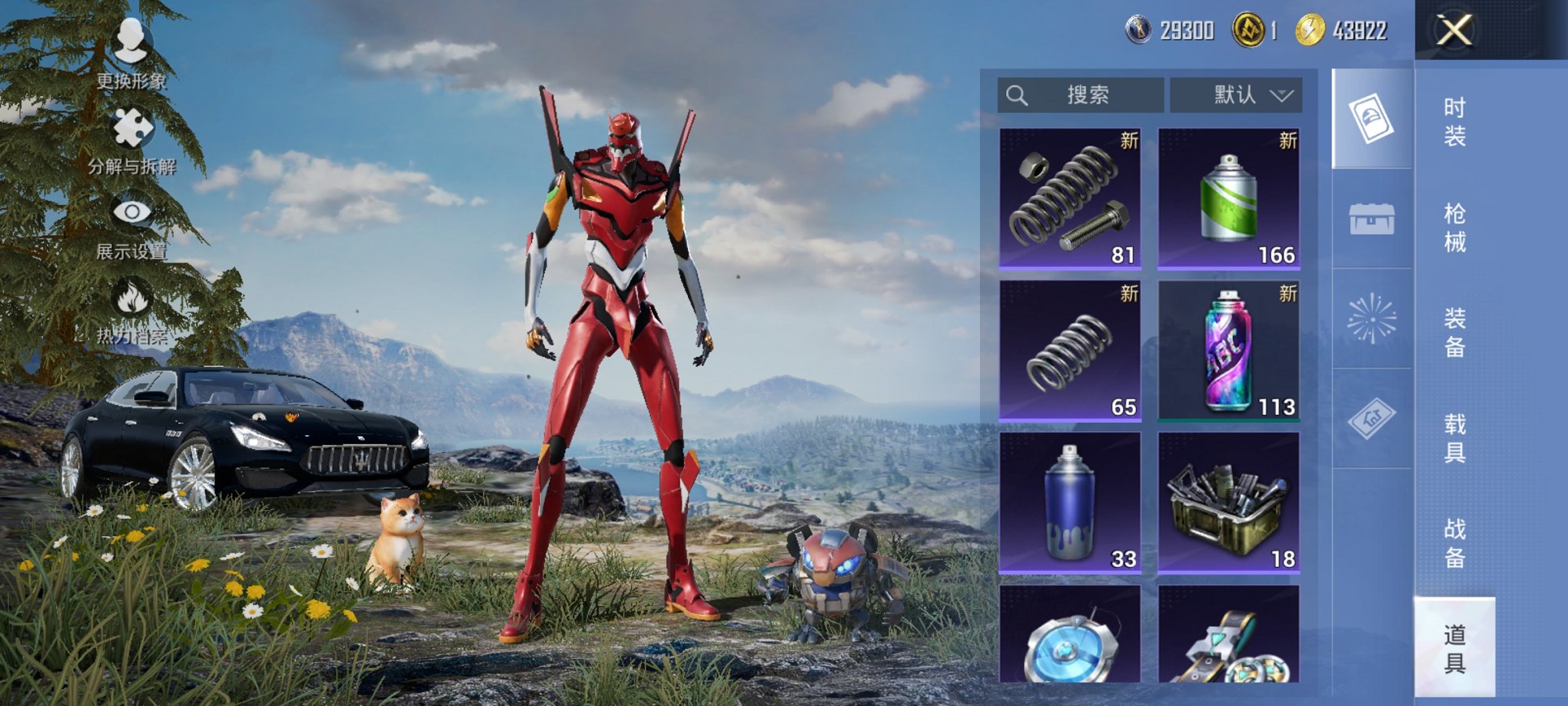Switch to the 装备 equipment tab
This screenshot has height=706, width=1568.
pos(1454,332)
